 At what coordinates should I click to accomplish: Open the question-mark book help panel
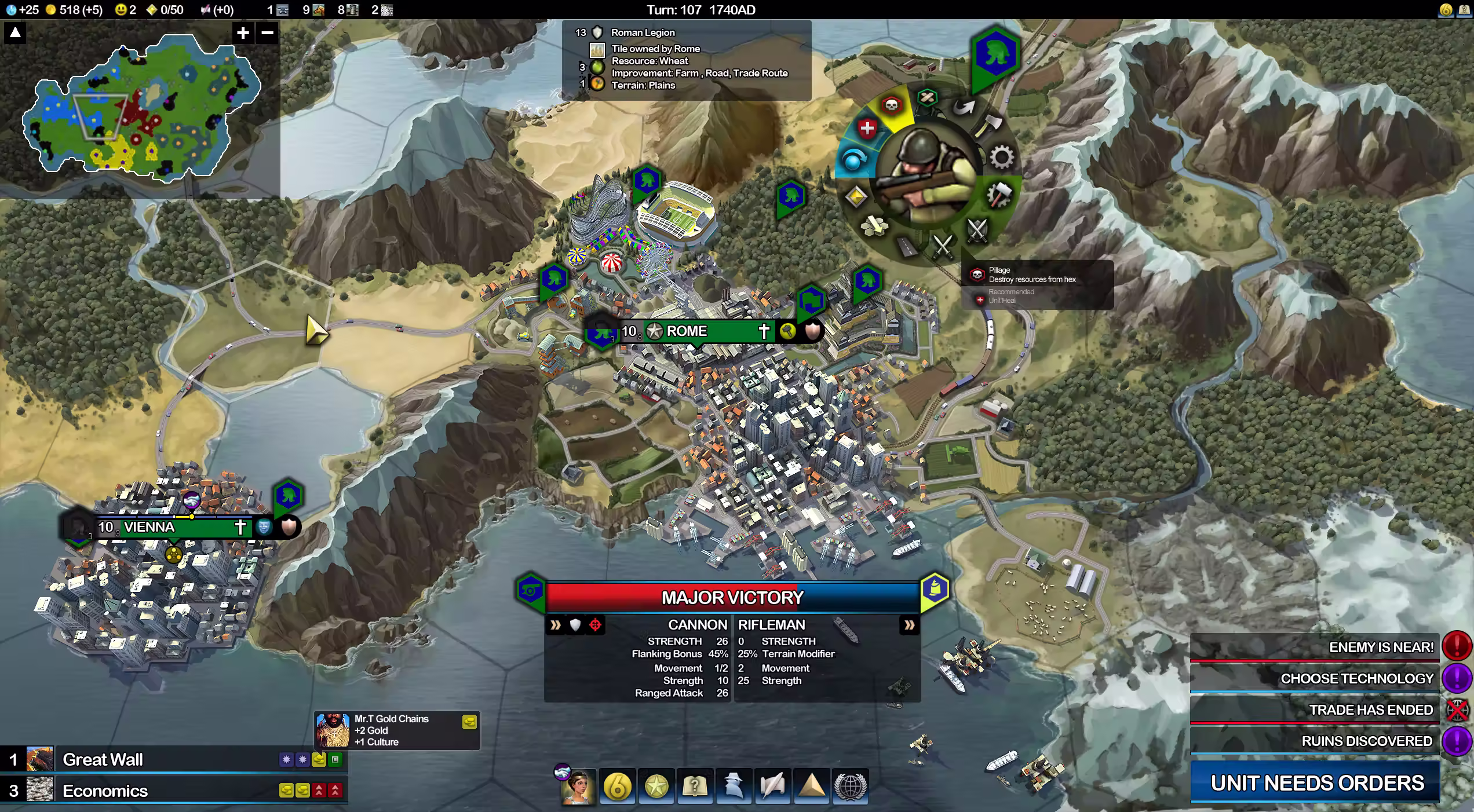[695, 787]
